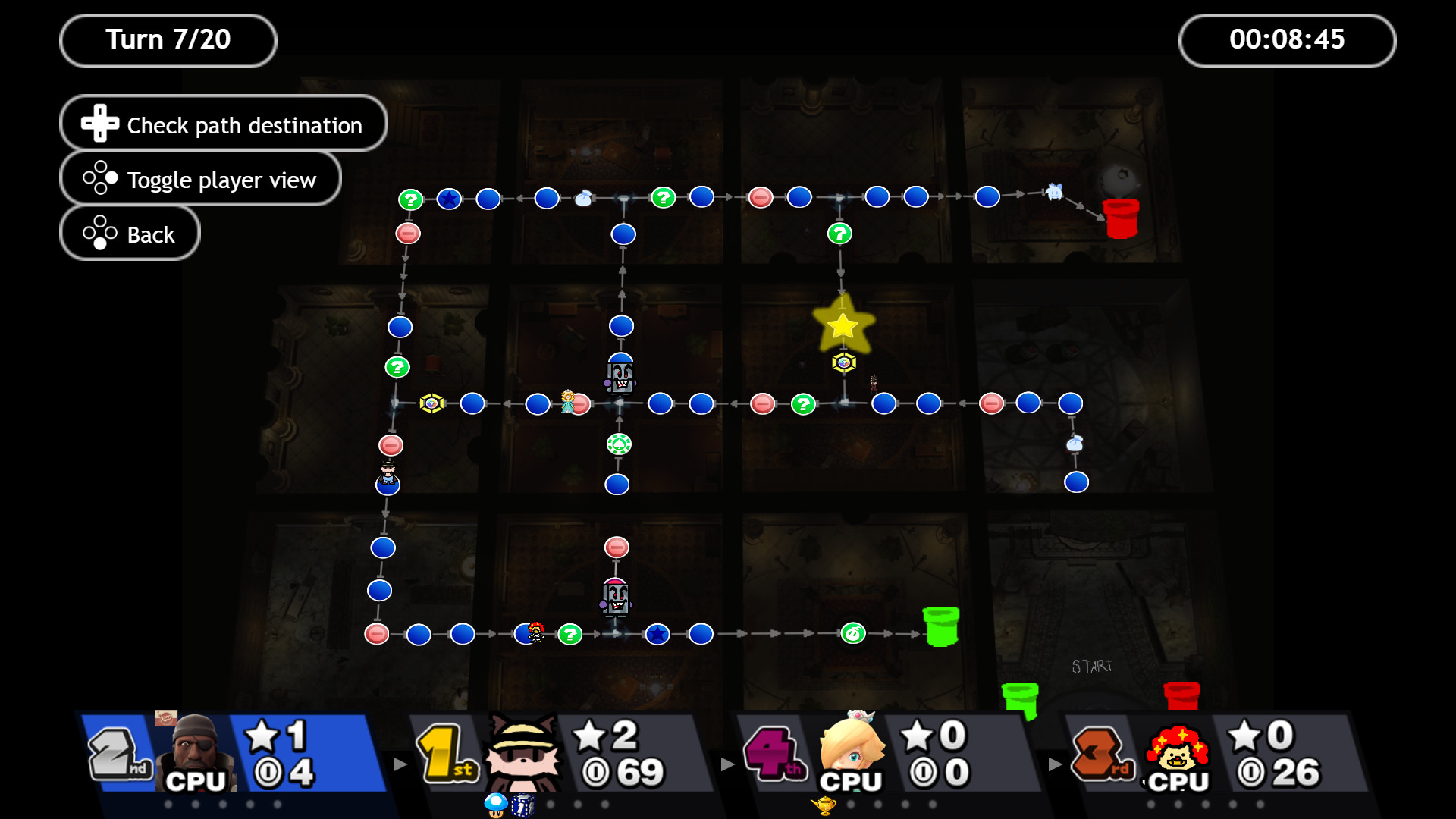Viewport: 1456px width, 819px height.
Task: Select the yellow Star space on the board
Action: (x=843, y=326)
